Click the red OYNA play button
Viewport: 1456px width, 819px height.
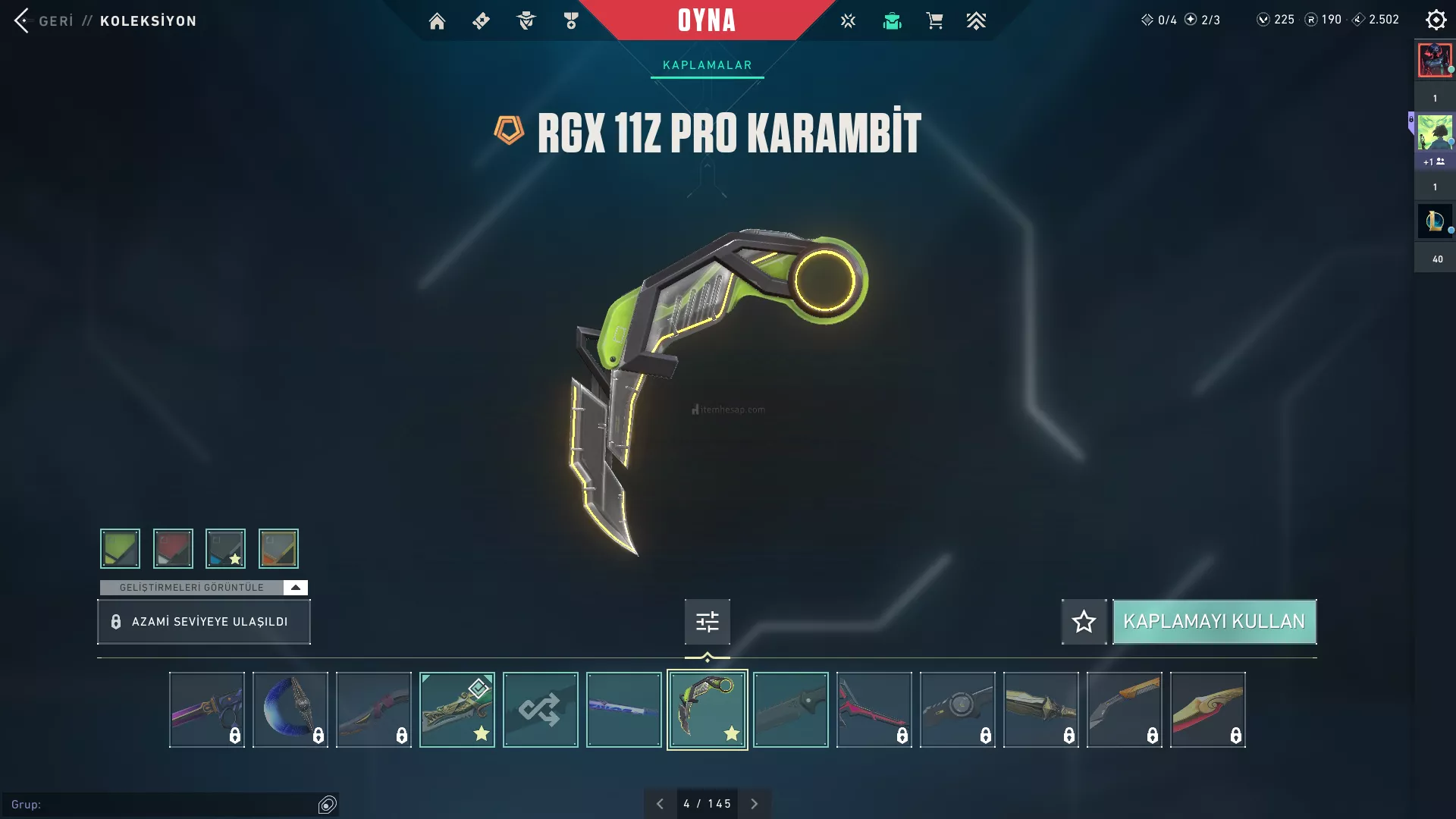(706, 20)
